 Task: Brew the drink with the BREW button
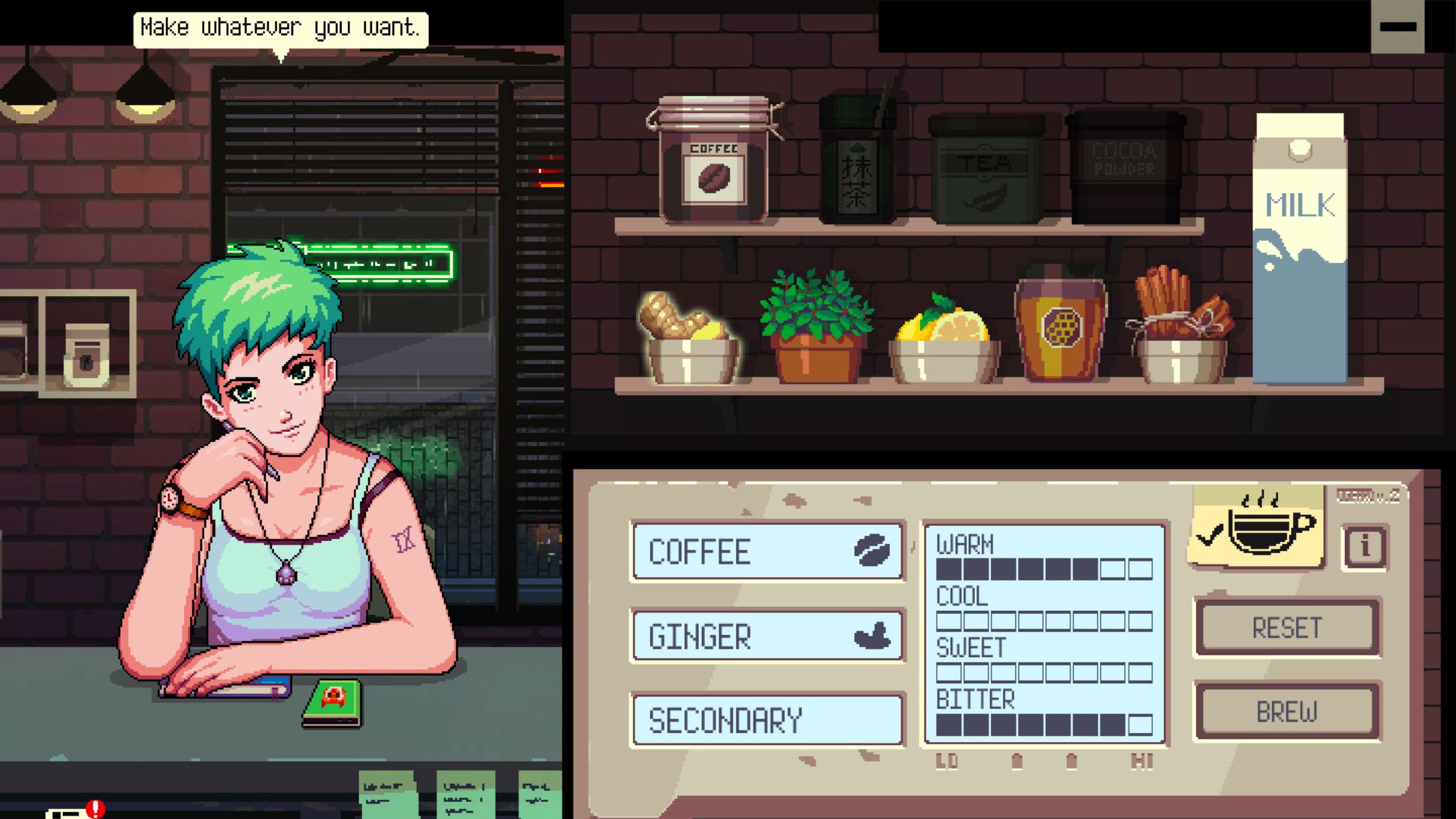[x=1287, y=712]
